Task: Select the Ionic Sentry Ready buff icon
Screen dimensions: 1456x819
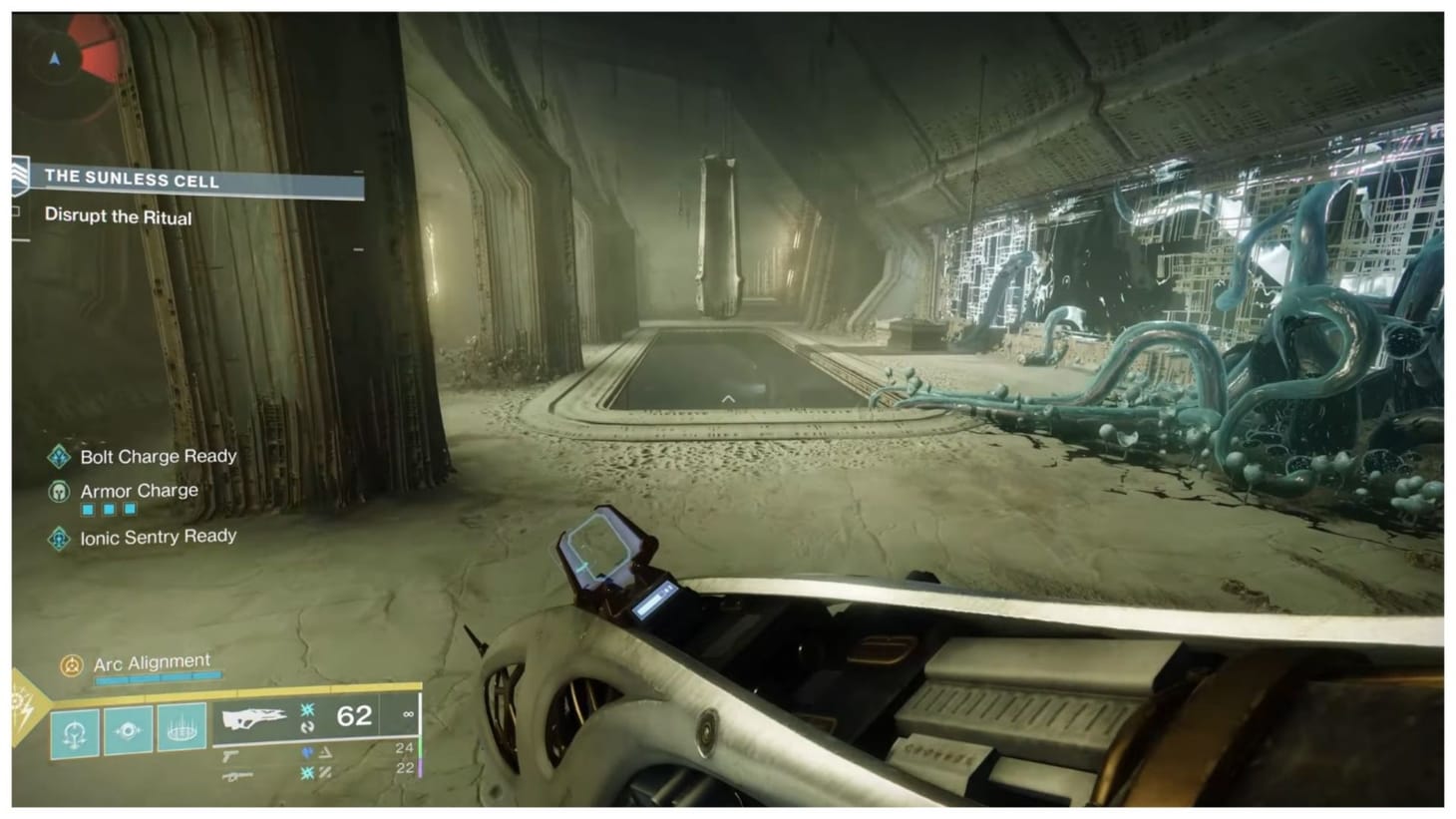Action: 58,537
